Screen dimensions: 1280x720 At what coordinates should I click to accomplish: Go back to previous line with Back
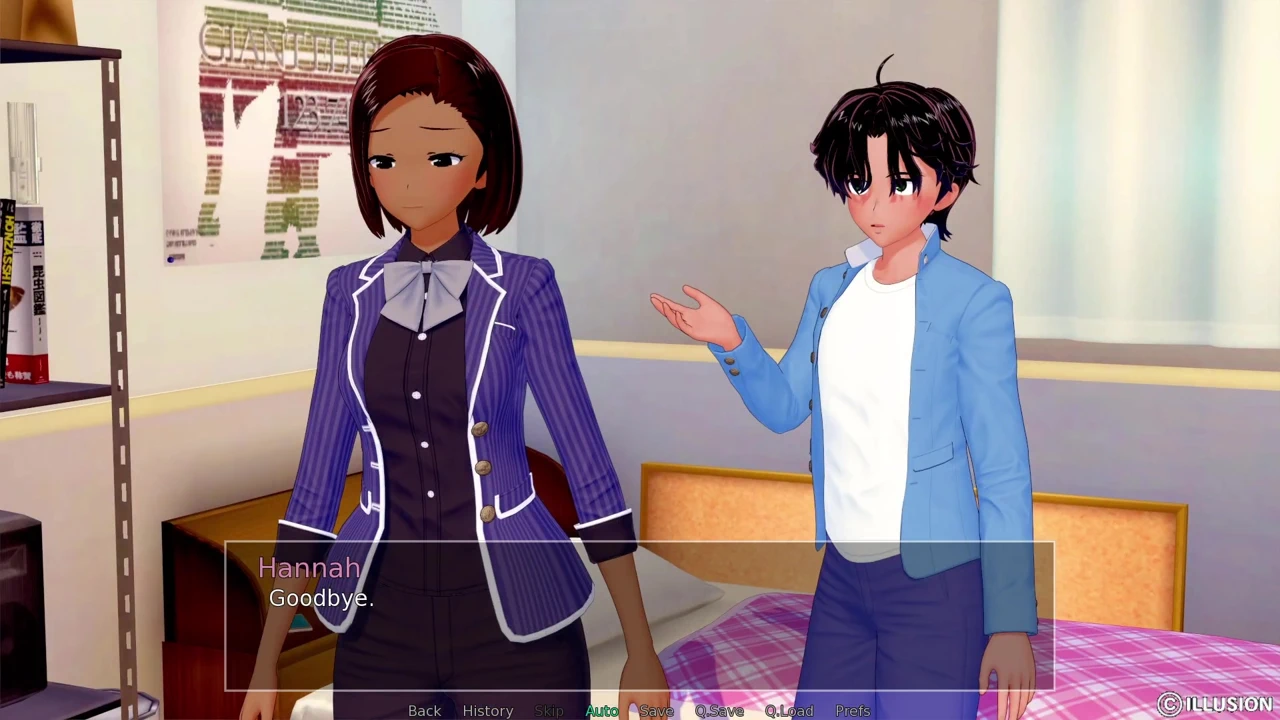pos(424,710)
